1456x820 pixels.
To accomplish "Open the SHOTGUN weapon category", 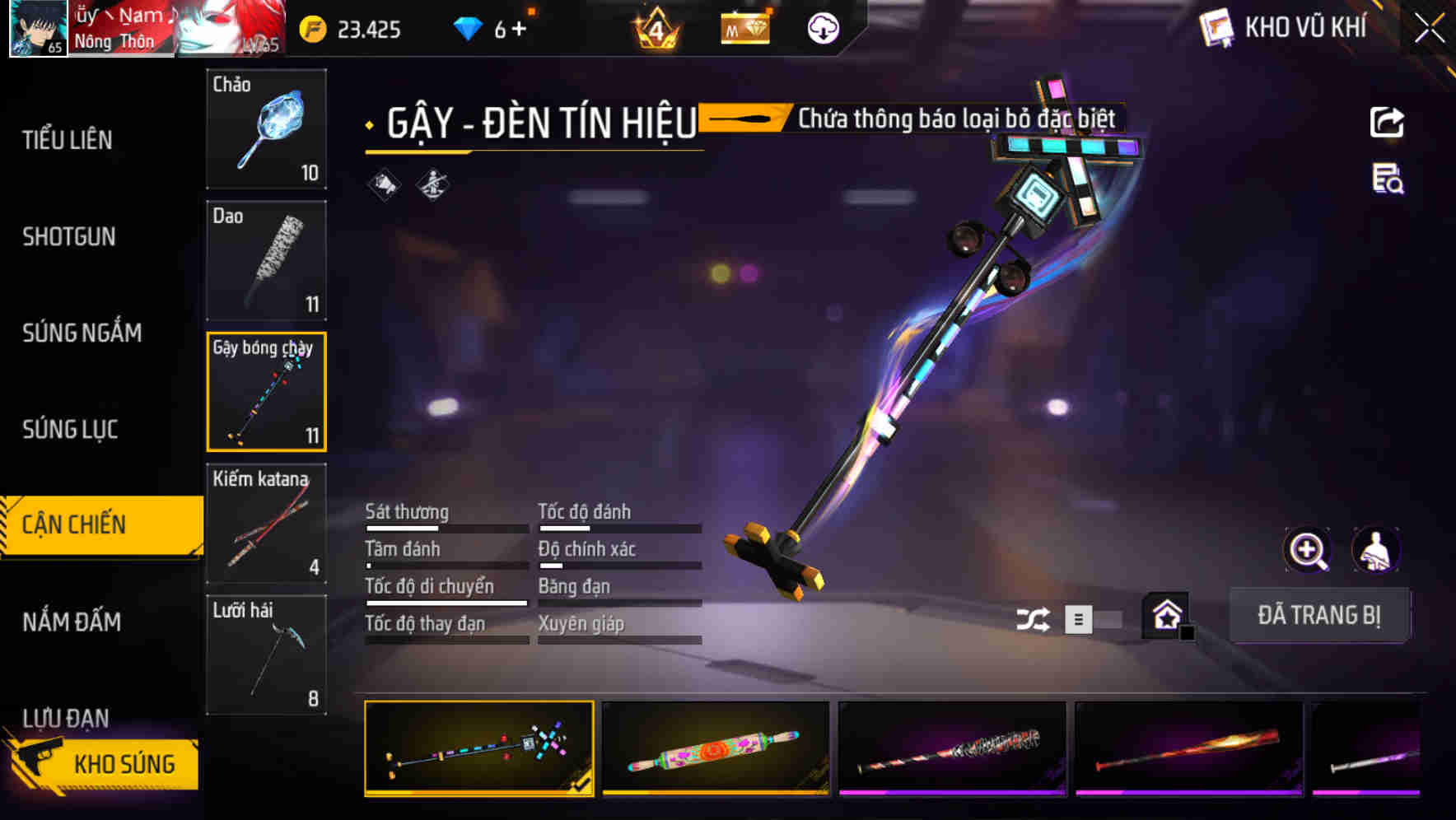I will 69,237.
